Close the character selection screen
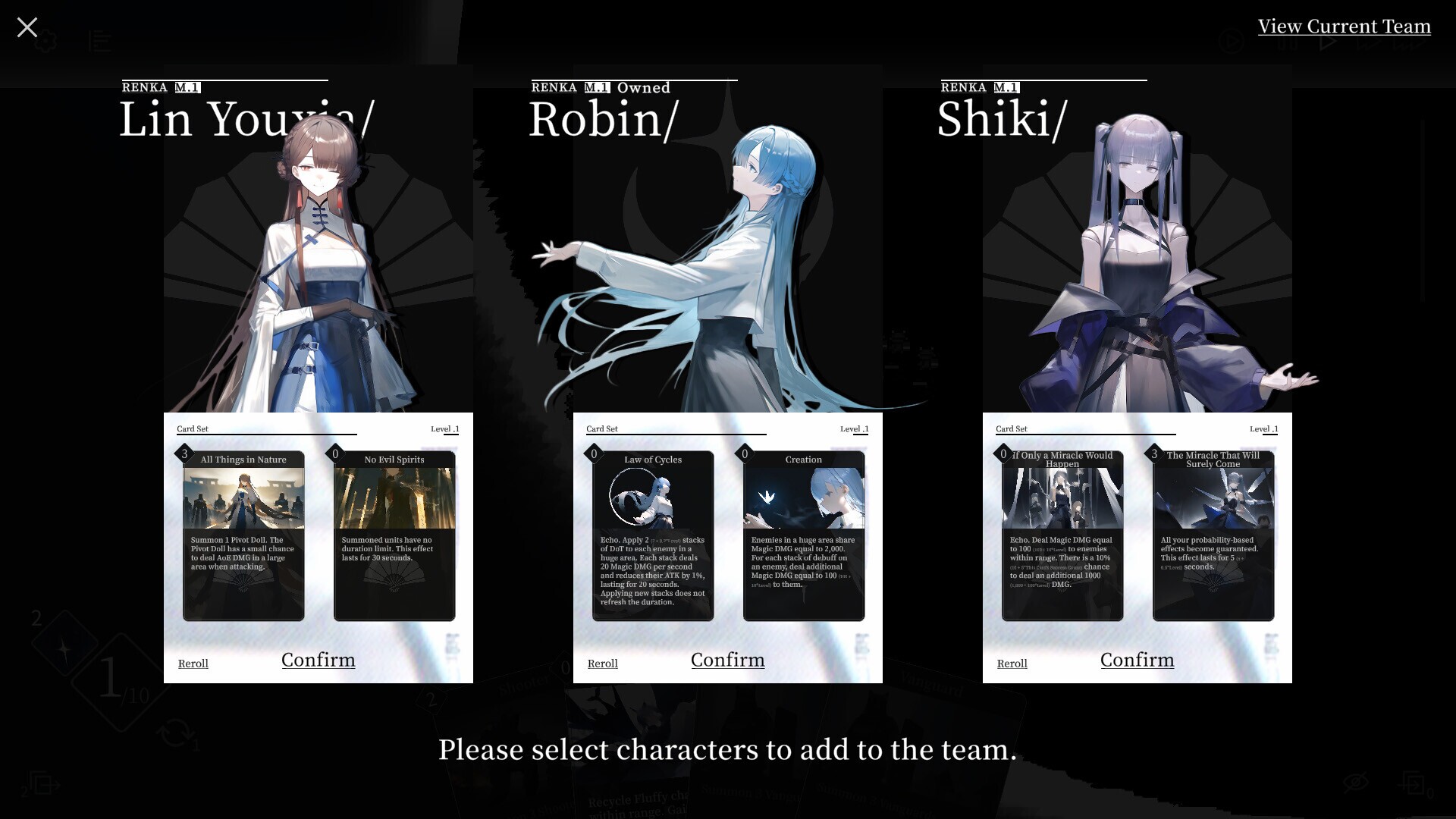Image resolution: width=1456 pixels, height=819 pixels. pyautogui.click(x=27, y=27)
